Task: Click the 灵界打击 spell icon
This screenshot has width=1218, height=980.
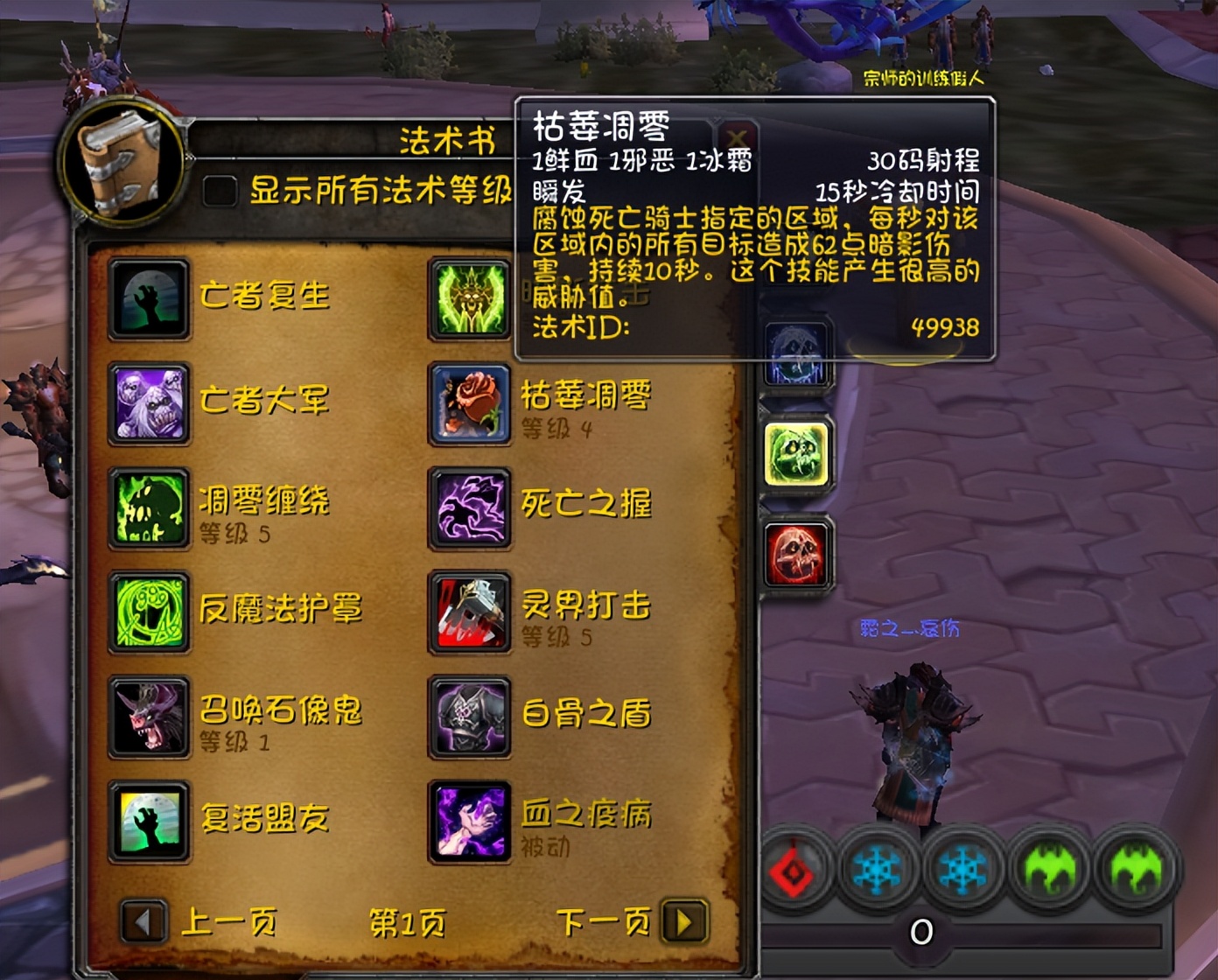Action: [470, 612]
